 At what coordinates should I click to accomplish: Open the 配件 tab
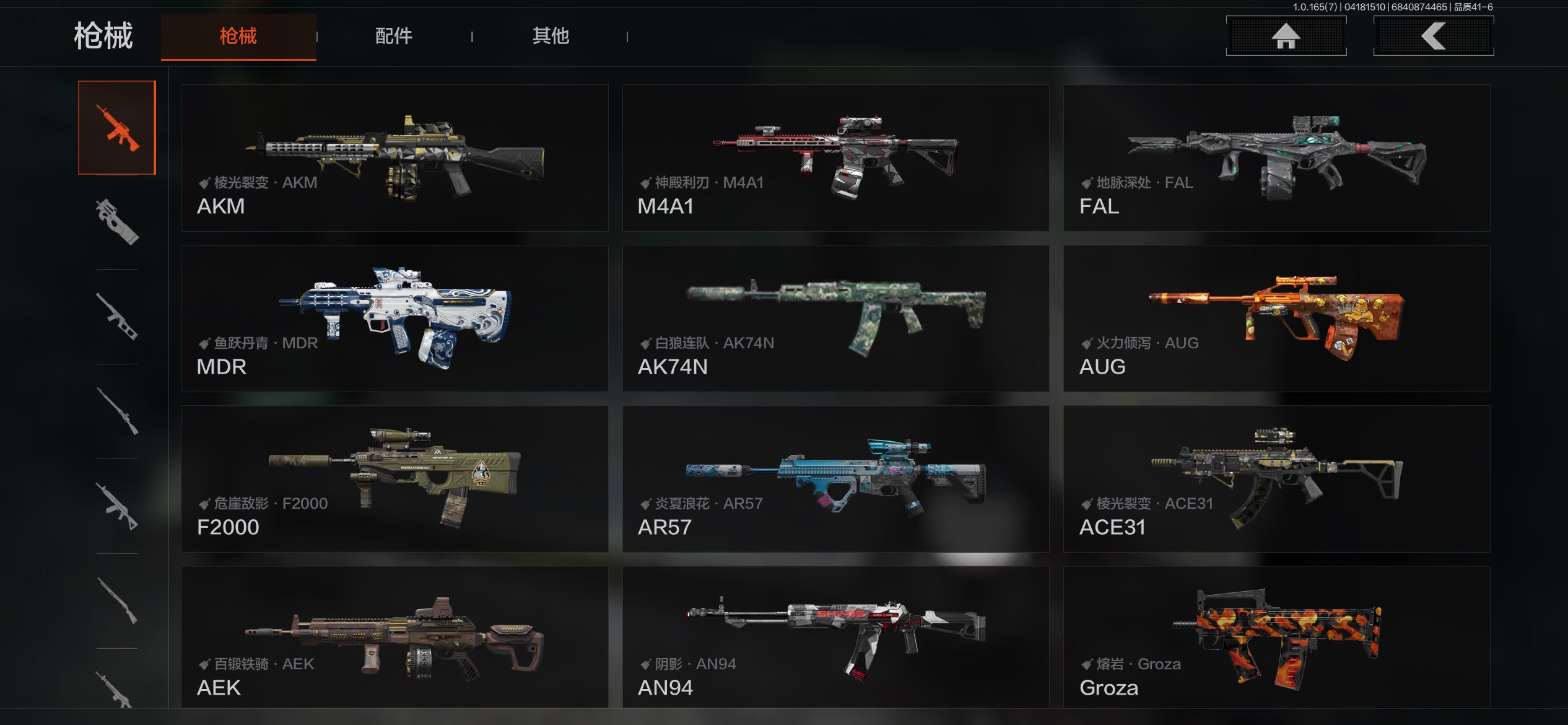(394, 37)
